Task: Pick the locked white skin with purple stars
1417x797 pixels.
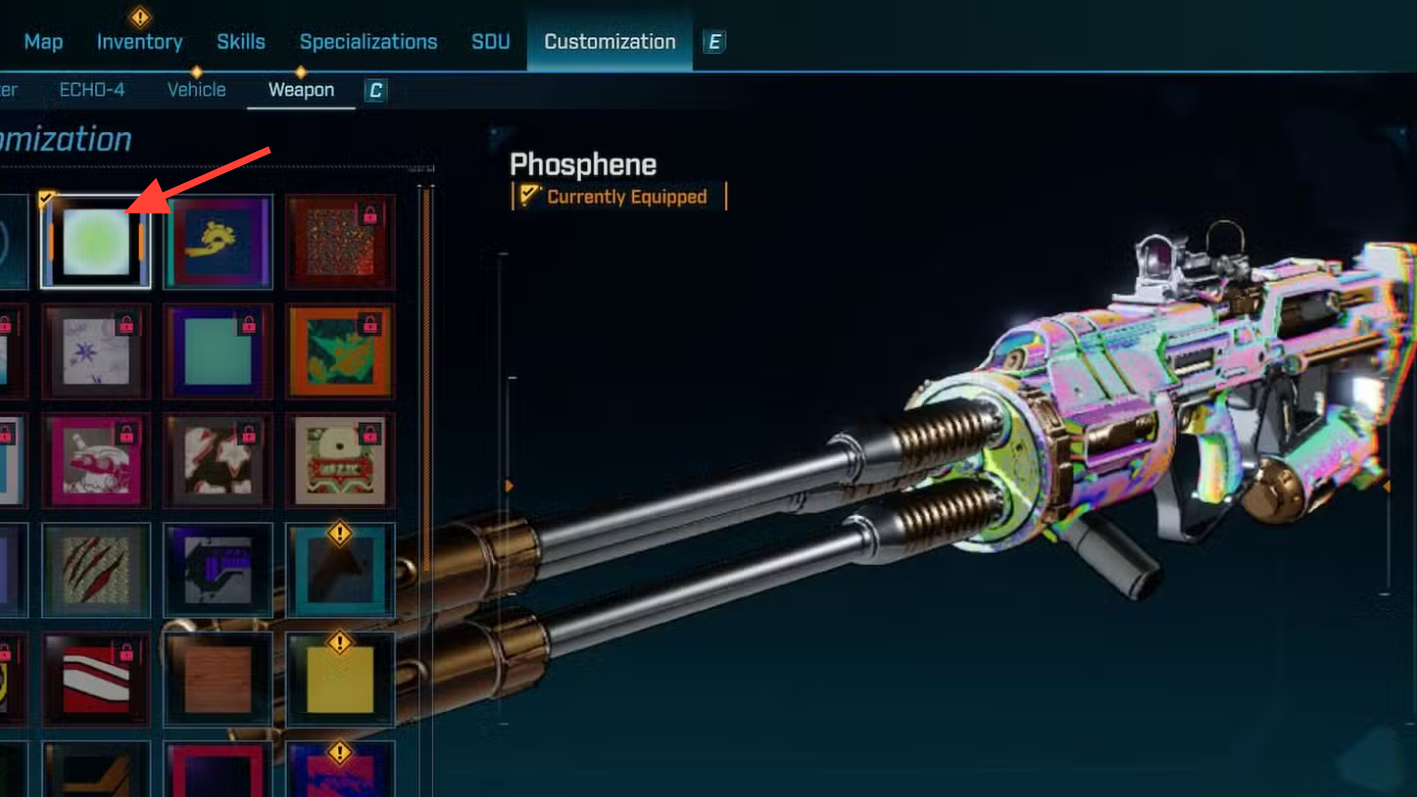Action: [x=96, y=352]
